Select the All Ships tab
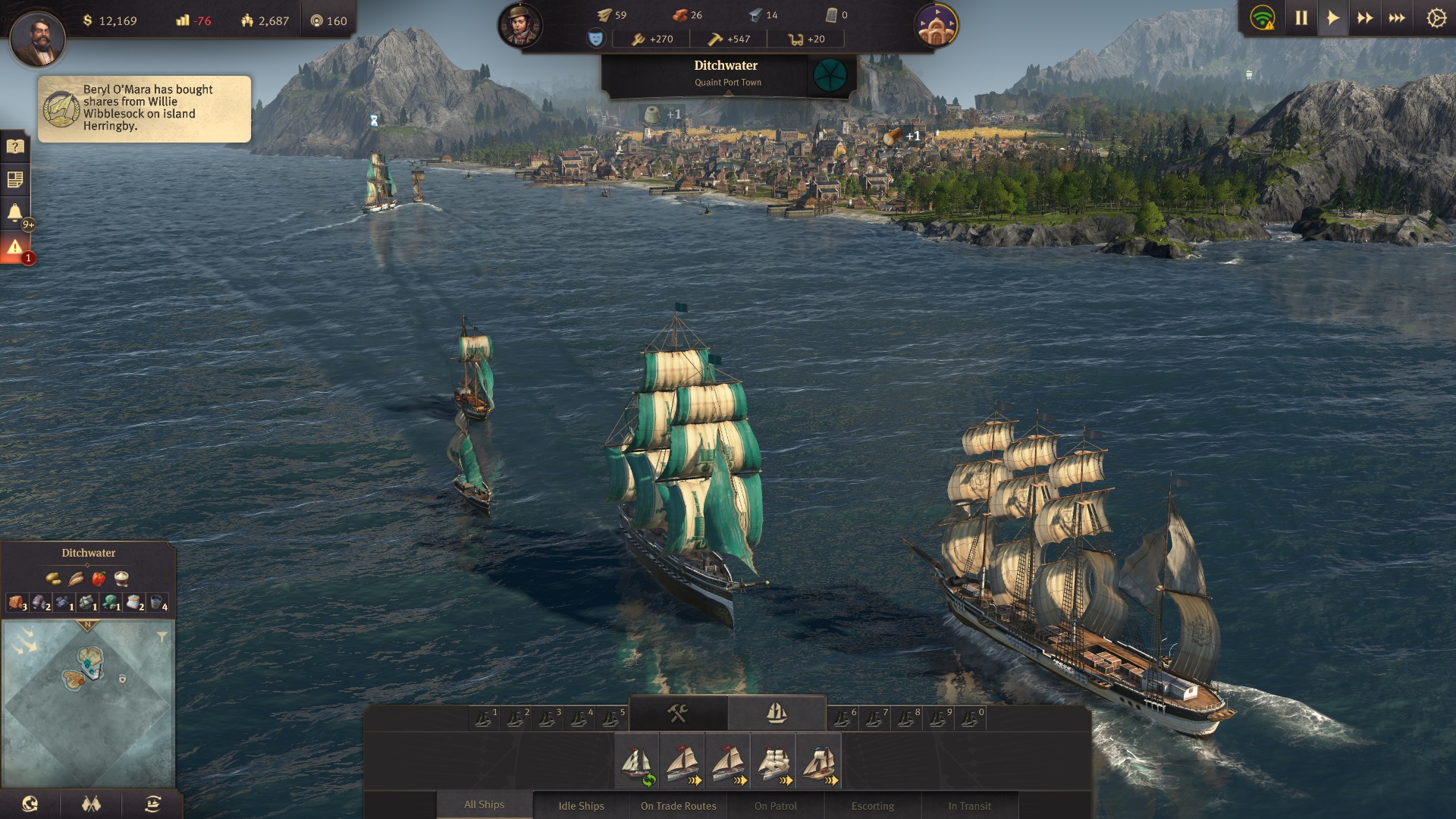This screenshot has width=1456, height=819. [x=484, y=805]
